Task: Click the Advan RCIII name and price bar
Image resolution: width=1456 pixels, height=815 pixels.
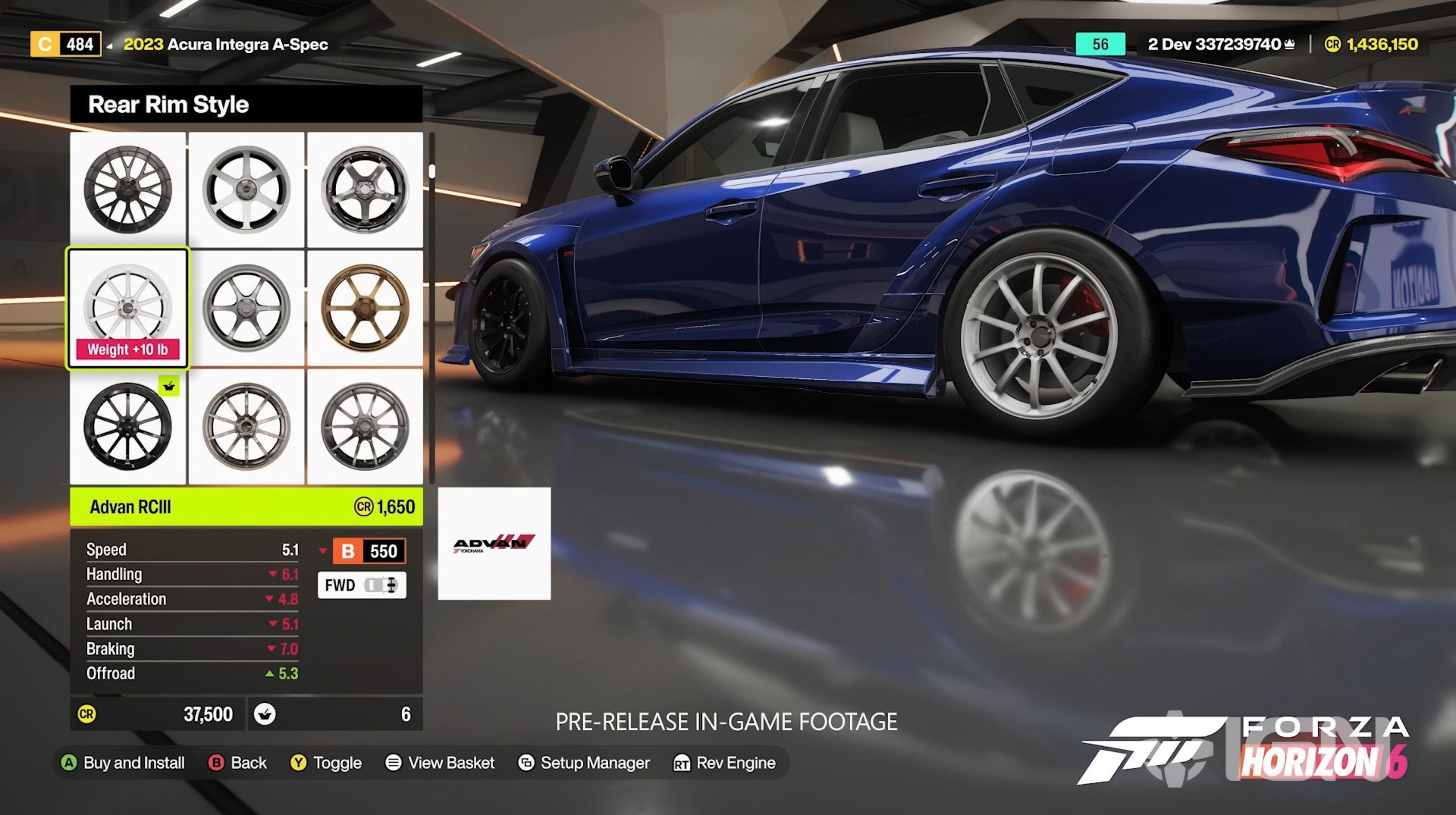Action: coord(246,506)
